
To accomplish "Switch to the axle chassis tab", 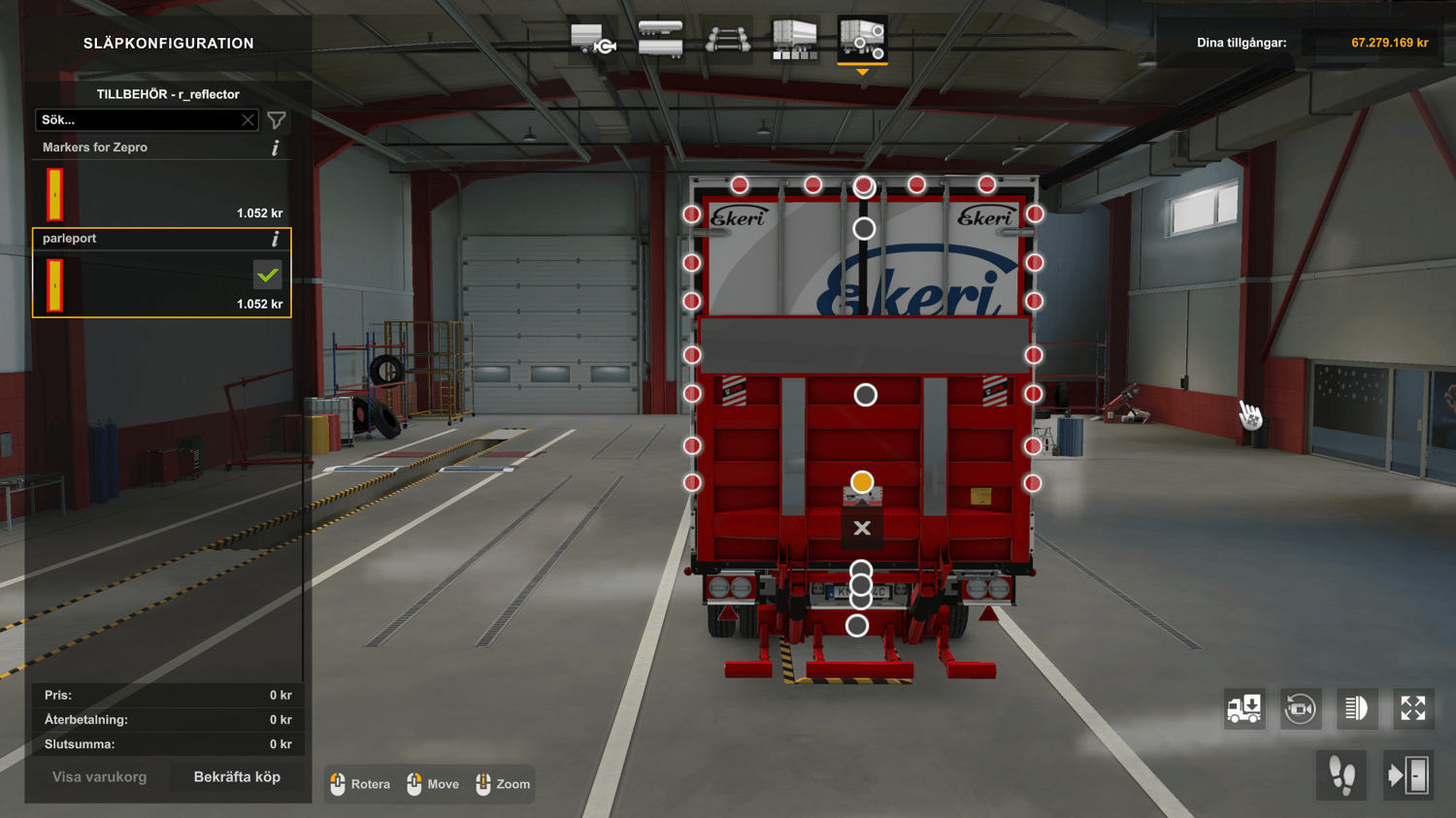I will pyautogui.click(x=727, y=41).
